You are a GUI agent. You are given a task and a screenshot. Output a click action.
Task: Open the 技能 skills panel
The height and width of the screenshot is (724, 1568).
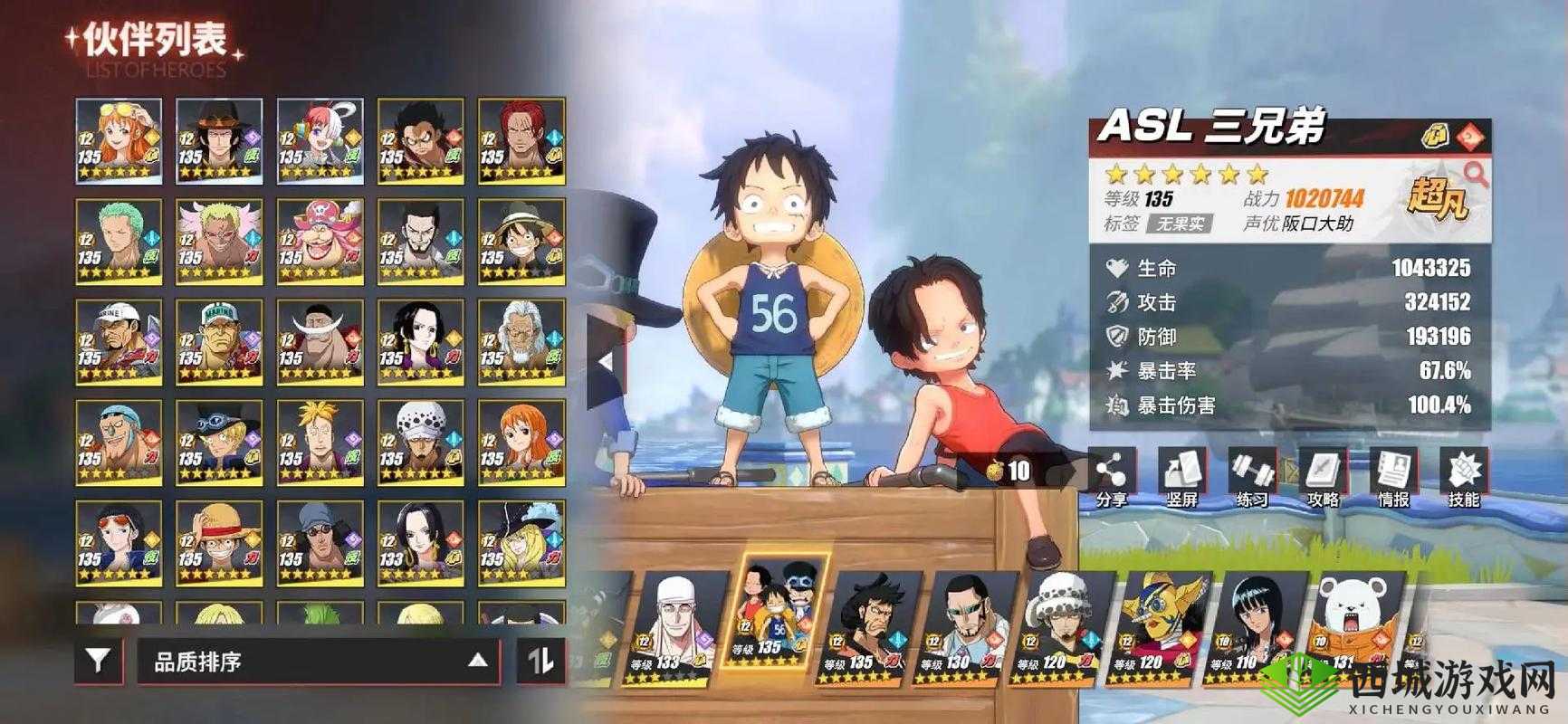tap(1462, 476)
